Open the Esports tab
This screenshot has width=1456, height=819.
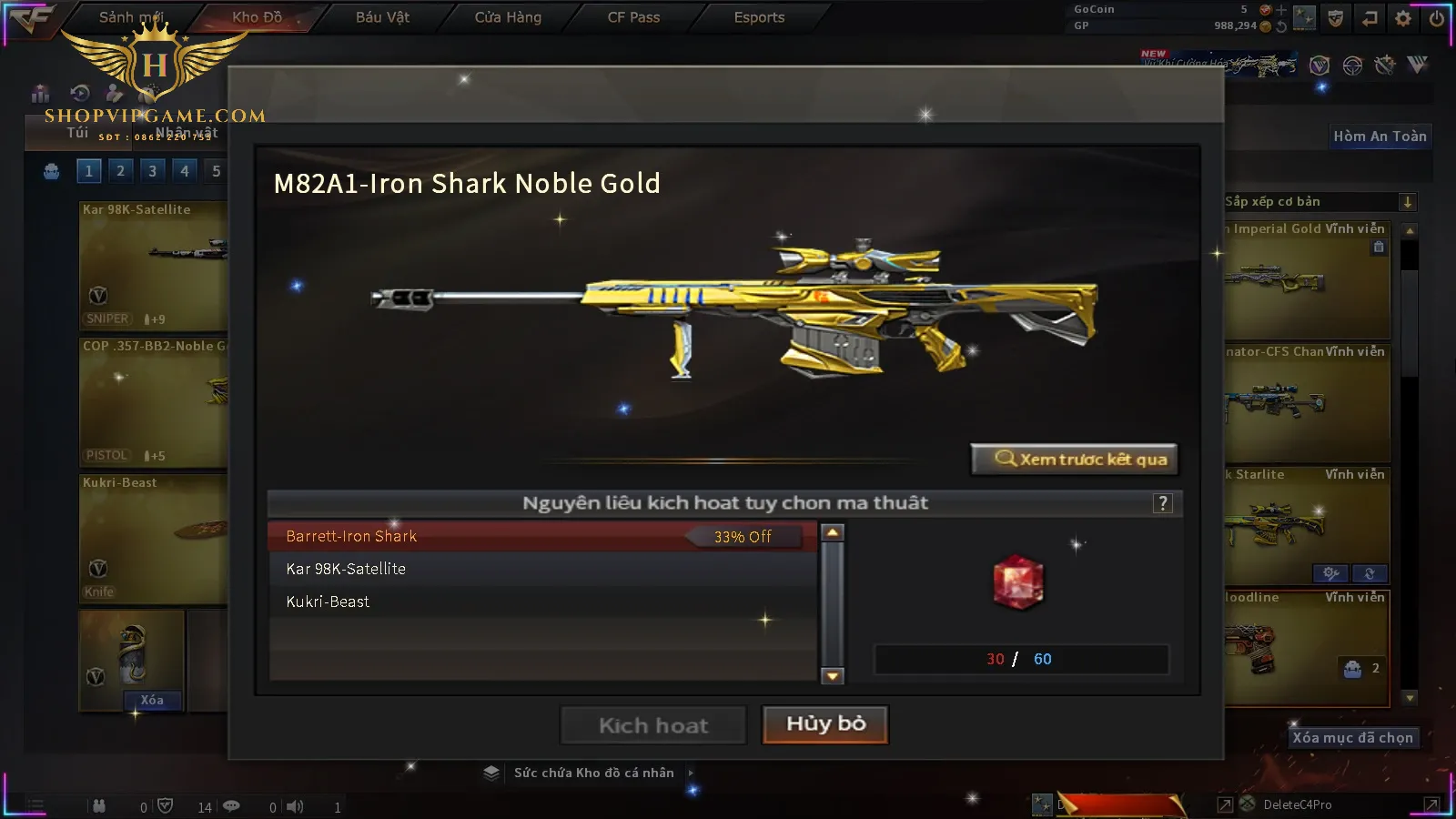click(x=759, y=17)
